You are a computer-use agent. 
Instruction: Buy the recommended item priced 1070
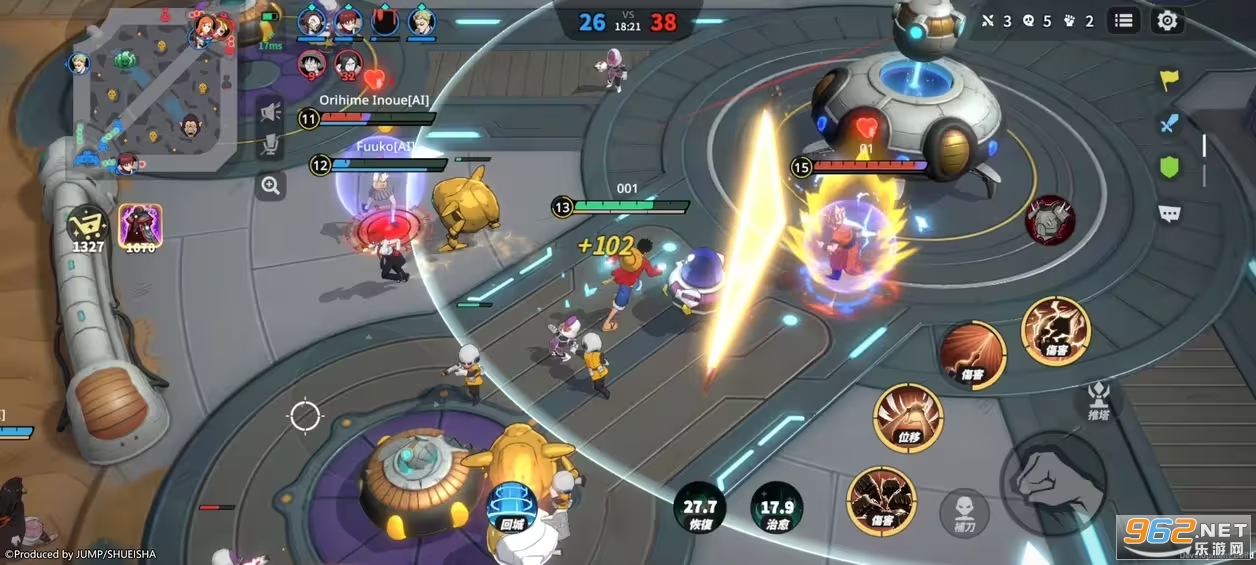(139, 225)
